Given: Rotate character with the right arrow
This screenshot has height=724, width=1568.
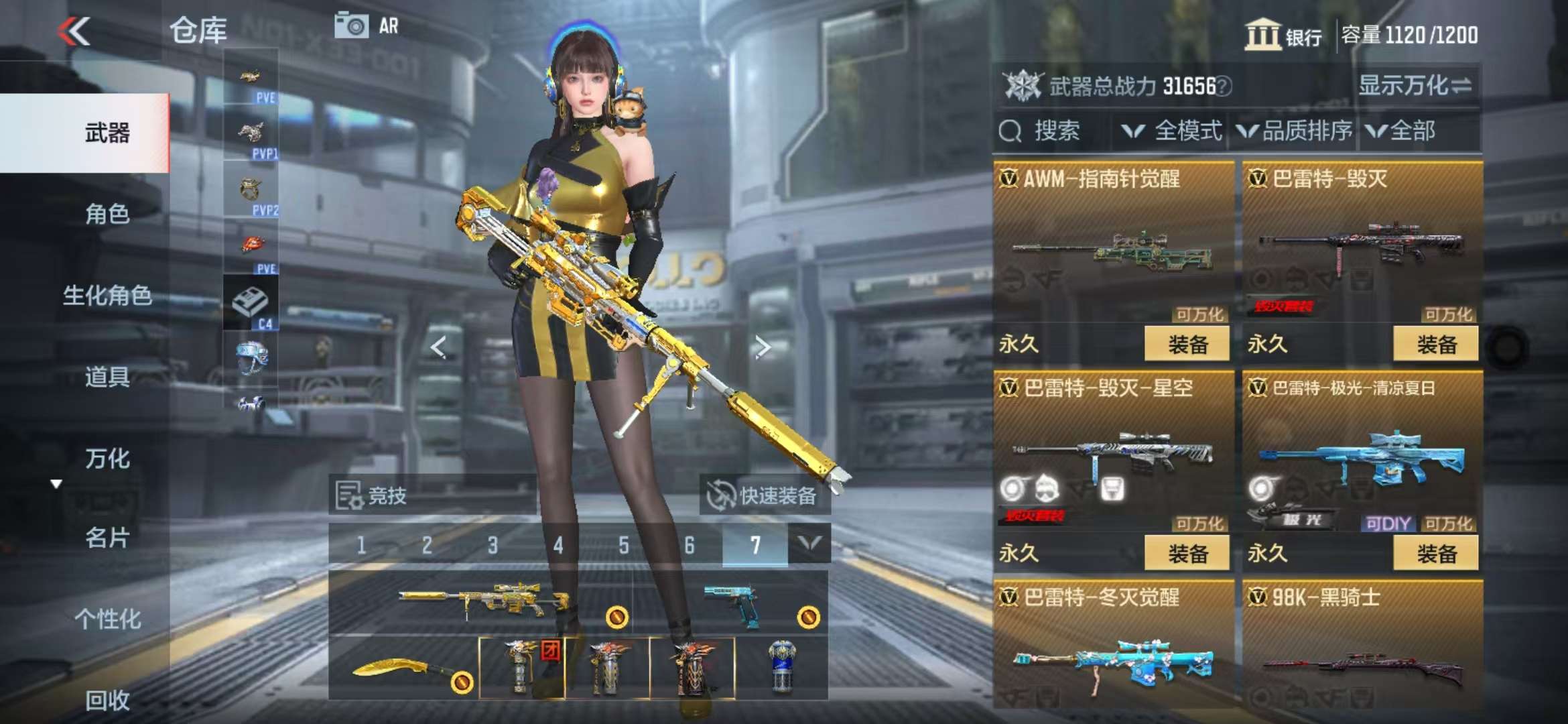Looking at the screenshot, I should [x=762, y=347].
